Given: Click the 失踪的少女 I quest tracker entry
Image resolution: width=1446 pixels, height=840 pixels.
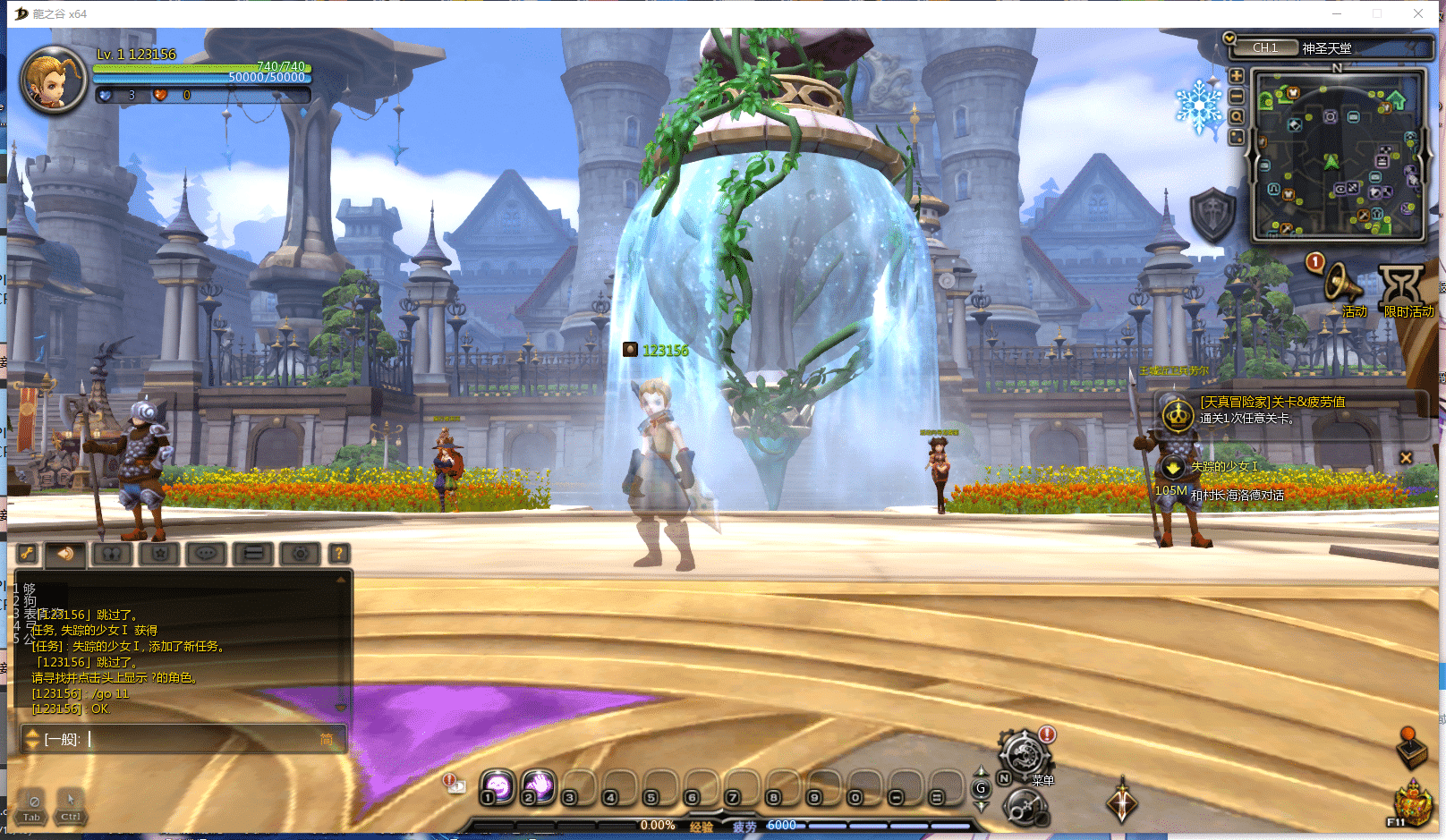Looking at the screenshot, I should point(1223,467).
